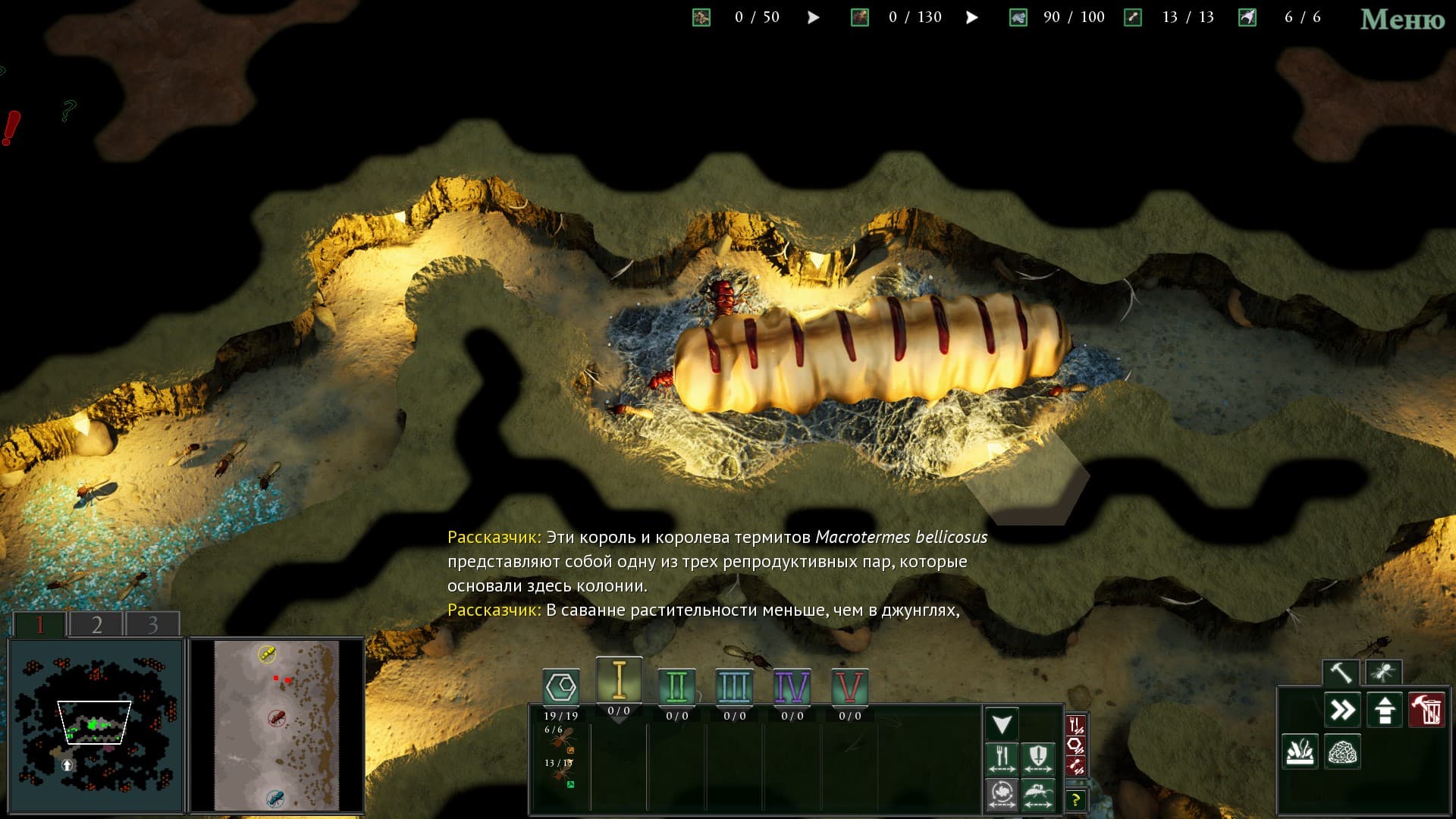Switch to nest tab 3
This screenshot has height=819, width=1456.
(x=152, y=625)
